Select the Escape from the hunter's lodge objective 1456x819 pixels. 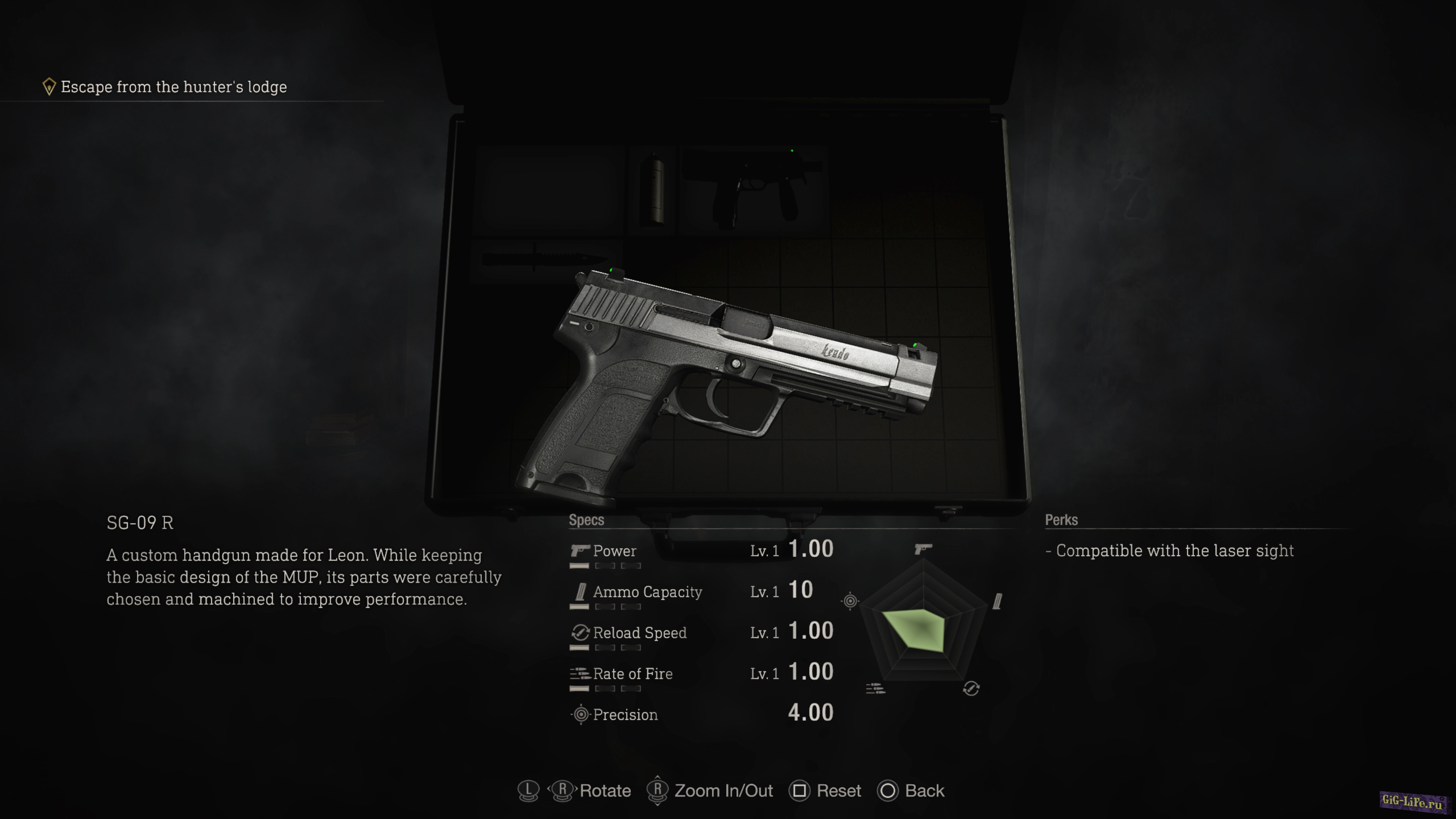coord(173,87)
